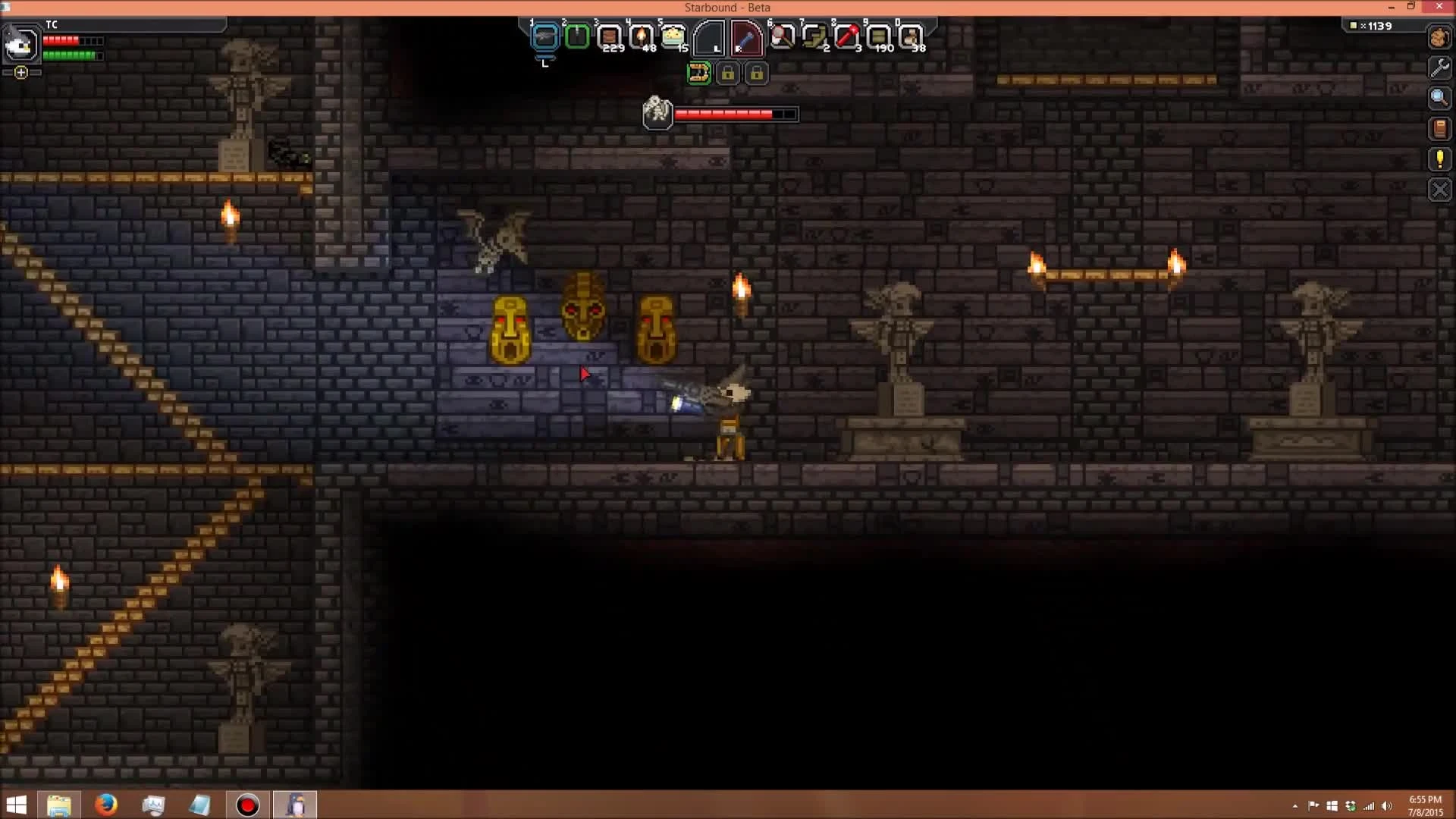Open the crafting wrench icon on right sidebar
The height and width of the screenshot is (819, 1456).
[x=1440, y=67]
